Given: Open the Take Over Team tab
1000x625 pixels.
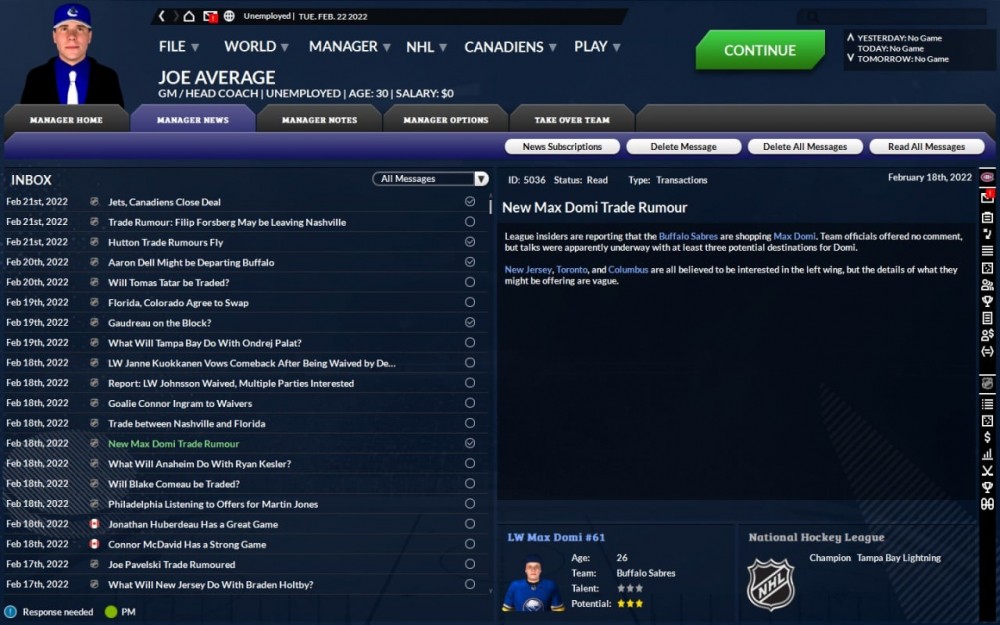Looking at the screenshot, I should pyautogui.click(x=572, y=120).
